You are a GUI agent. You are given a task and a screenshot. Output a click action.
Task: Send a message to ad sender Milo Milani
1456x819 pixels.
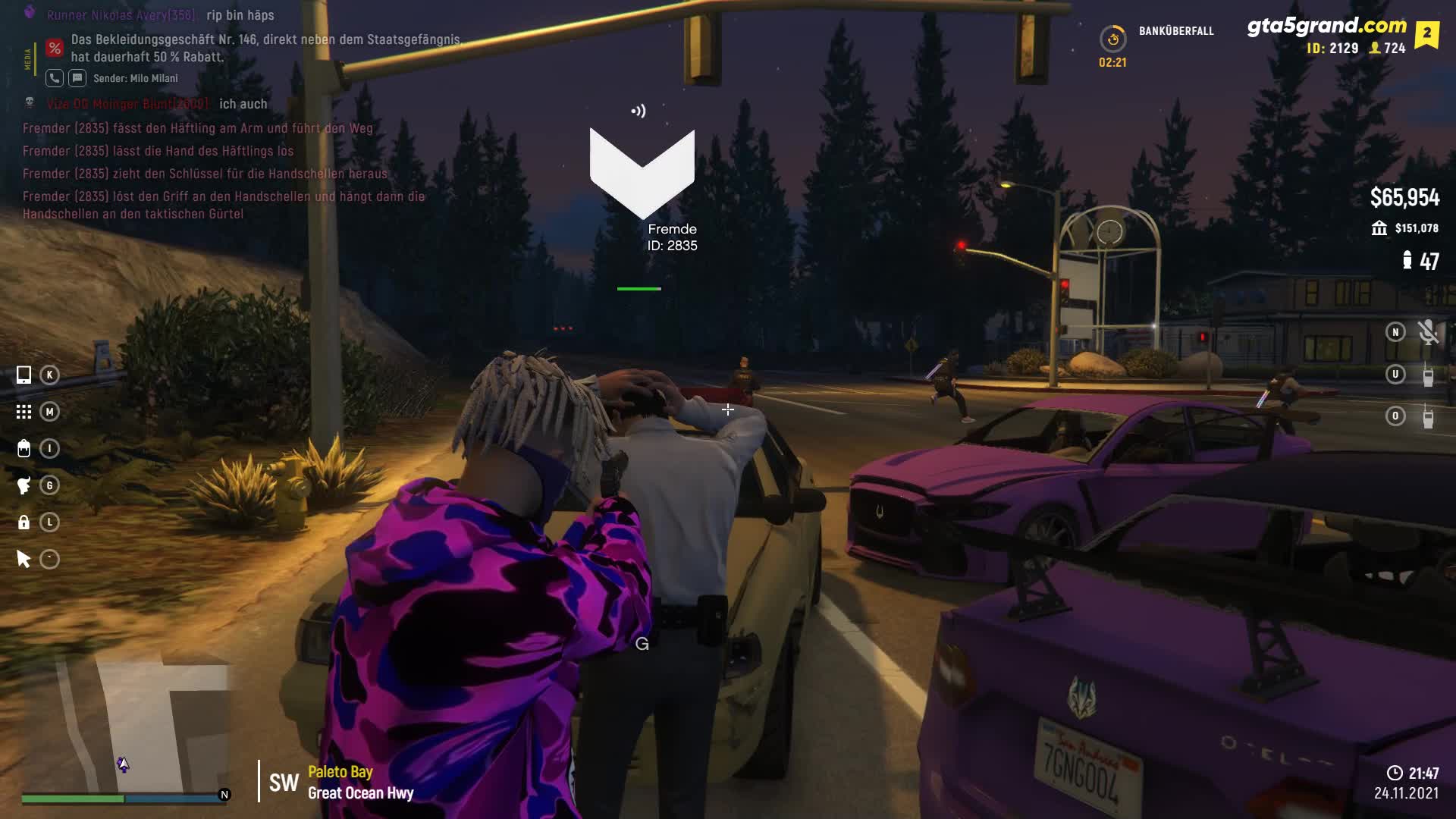click(77, 78)
